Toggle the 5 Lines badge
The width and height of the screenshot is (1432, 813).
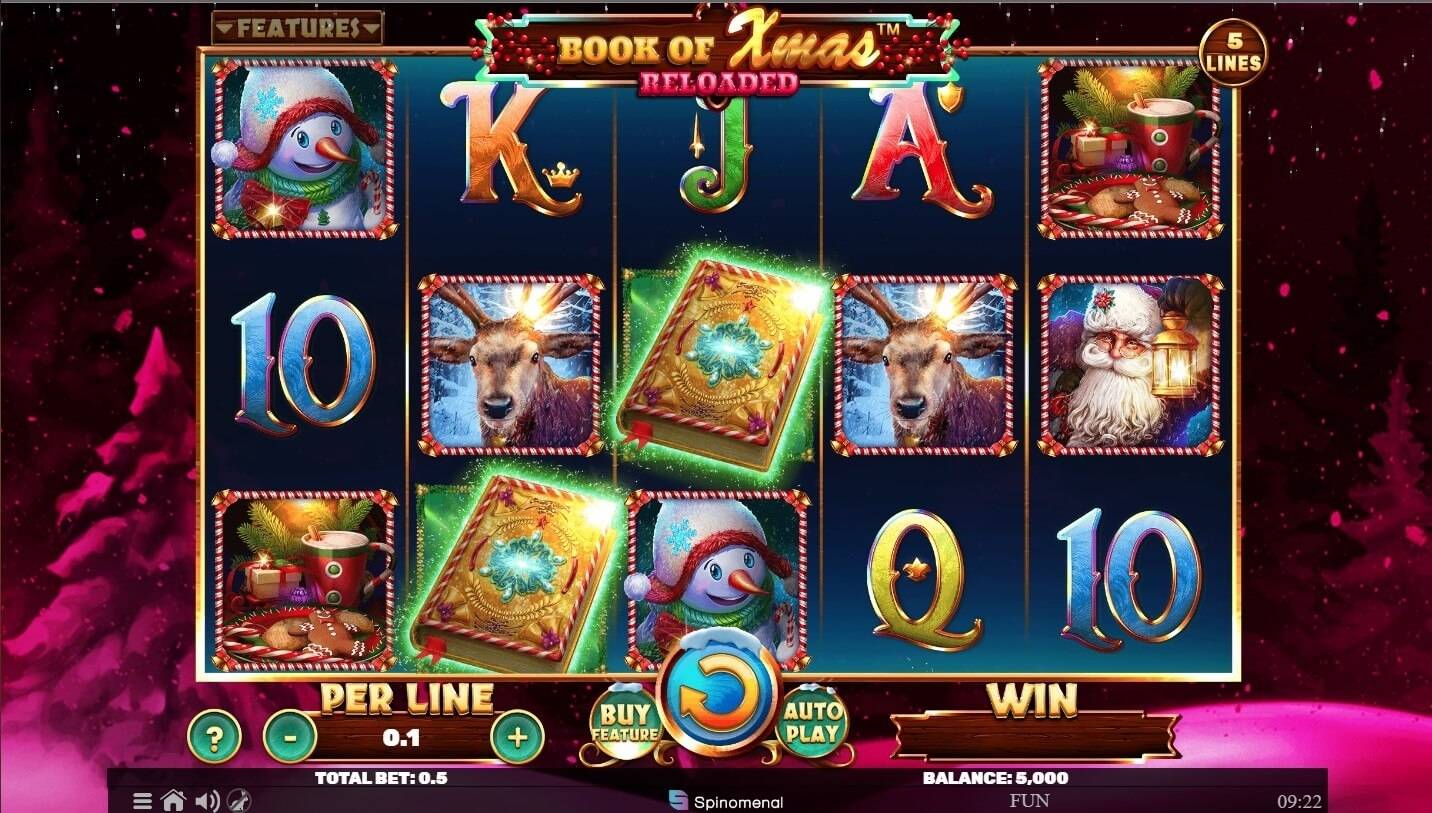point(1235,48)
